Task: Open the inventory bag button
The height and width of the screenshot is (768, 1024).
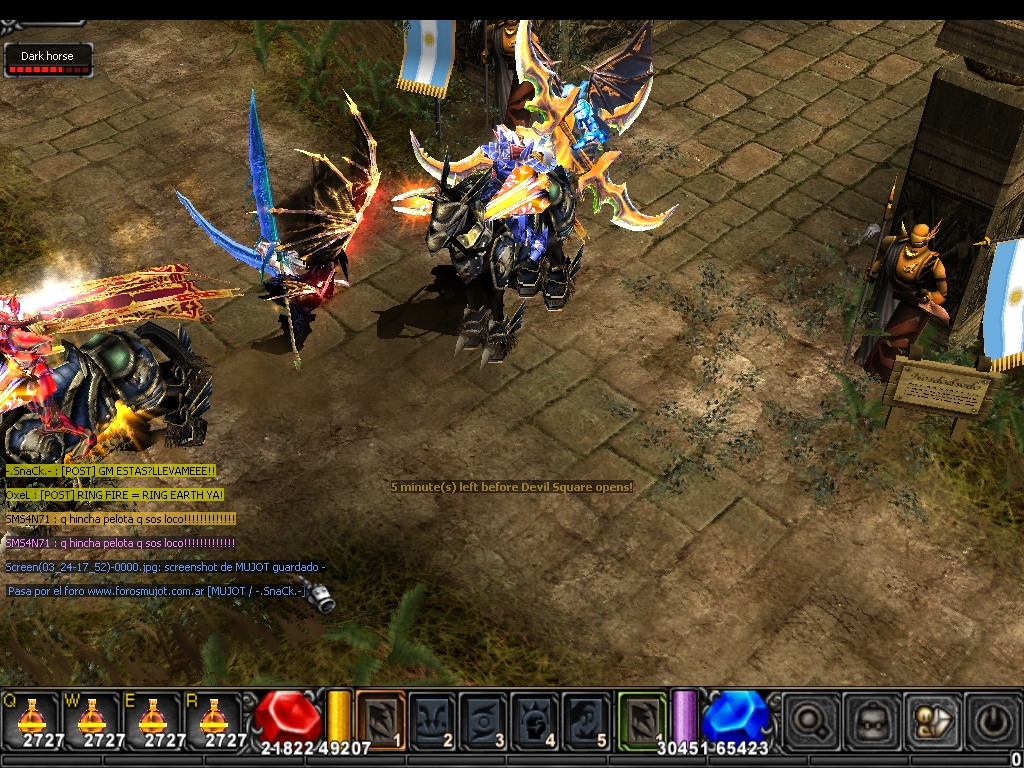Action: click(870, 718)
